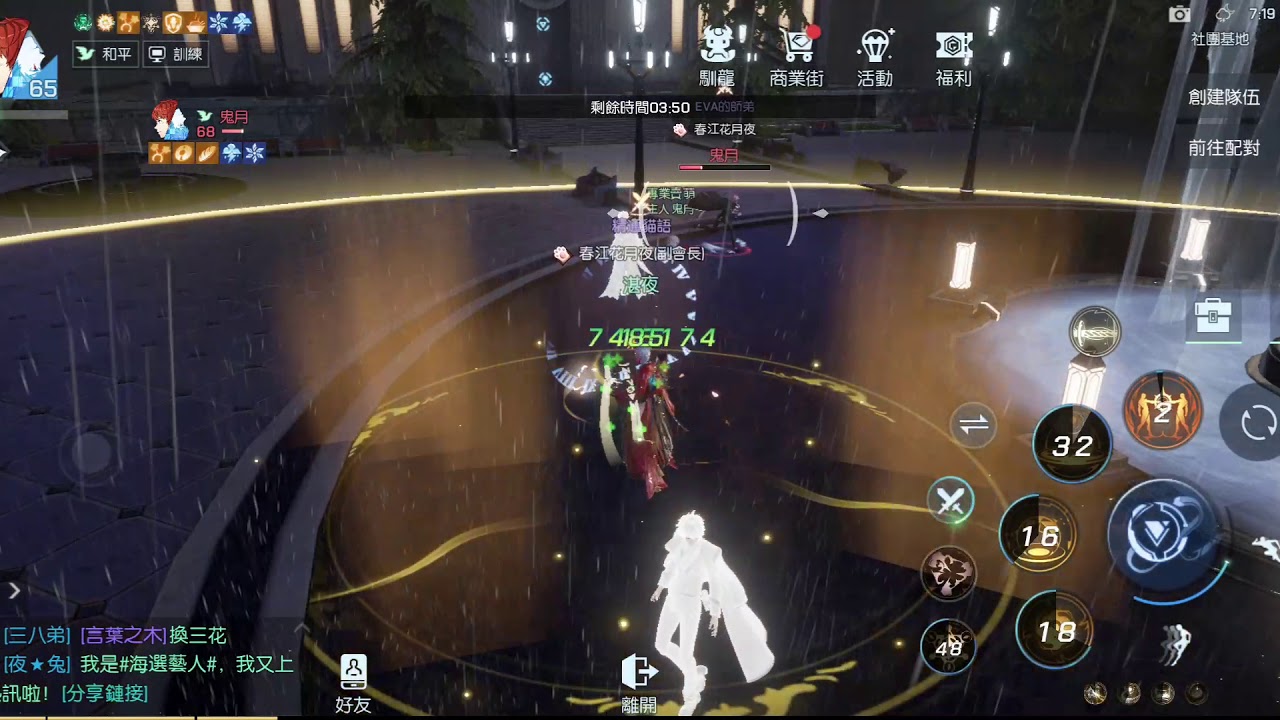Open the 商業街 shop

pyautogui.click(x=797, y=58)
